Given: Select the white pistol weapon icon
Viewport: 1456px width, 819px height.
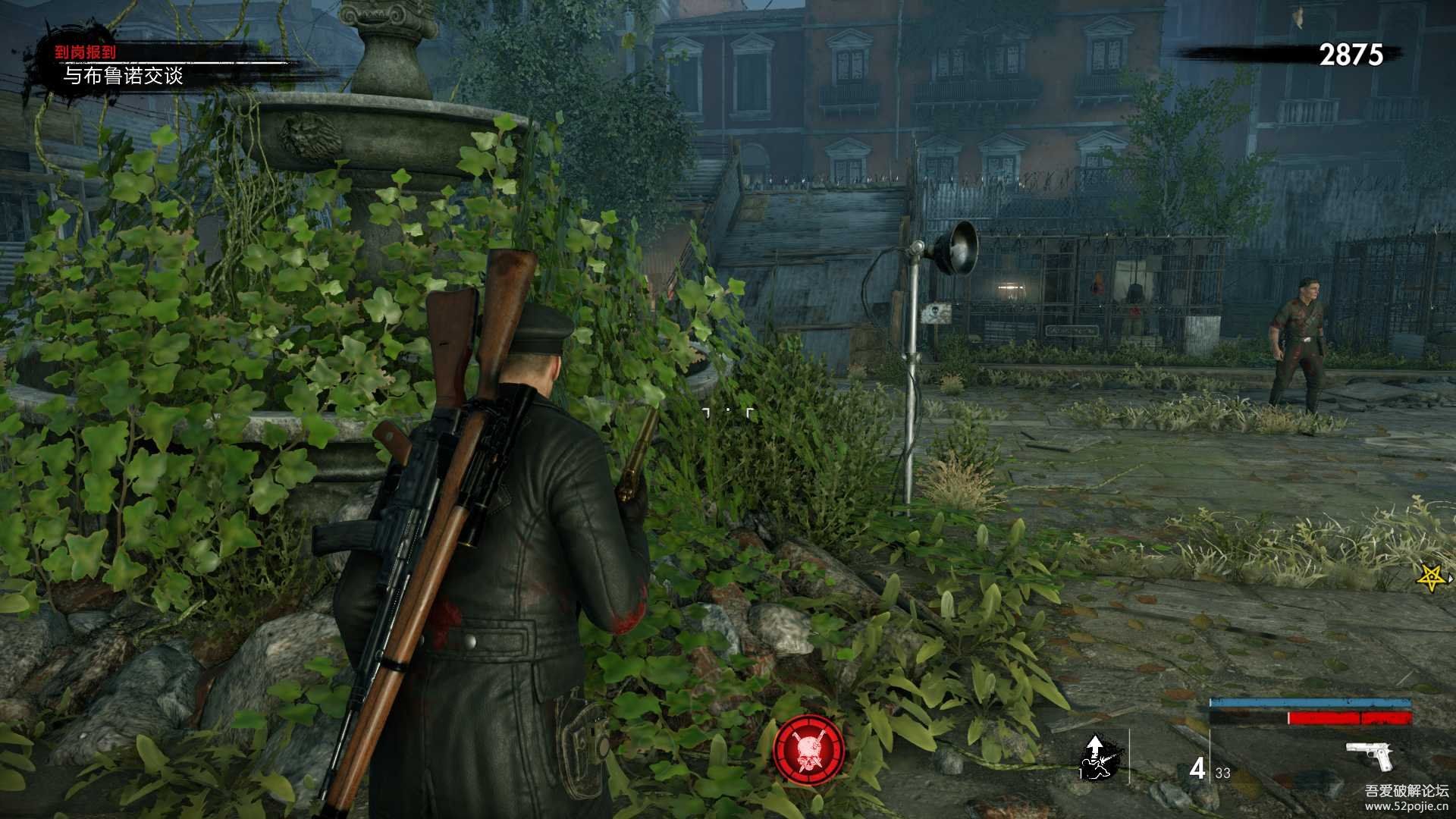Looking at the screenshot, I should tap(1370, 755).
